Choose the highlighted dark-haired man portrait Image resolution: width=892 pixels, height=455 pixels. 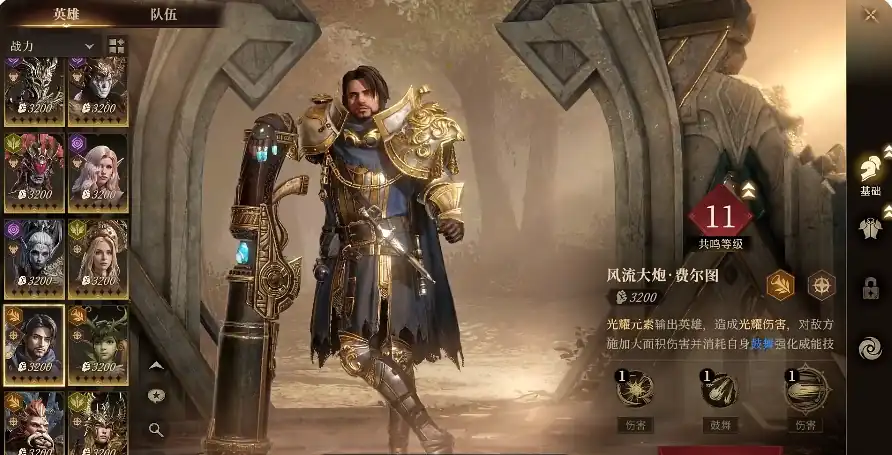[34, 344]
